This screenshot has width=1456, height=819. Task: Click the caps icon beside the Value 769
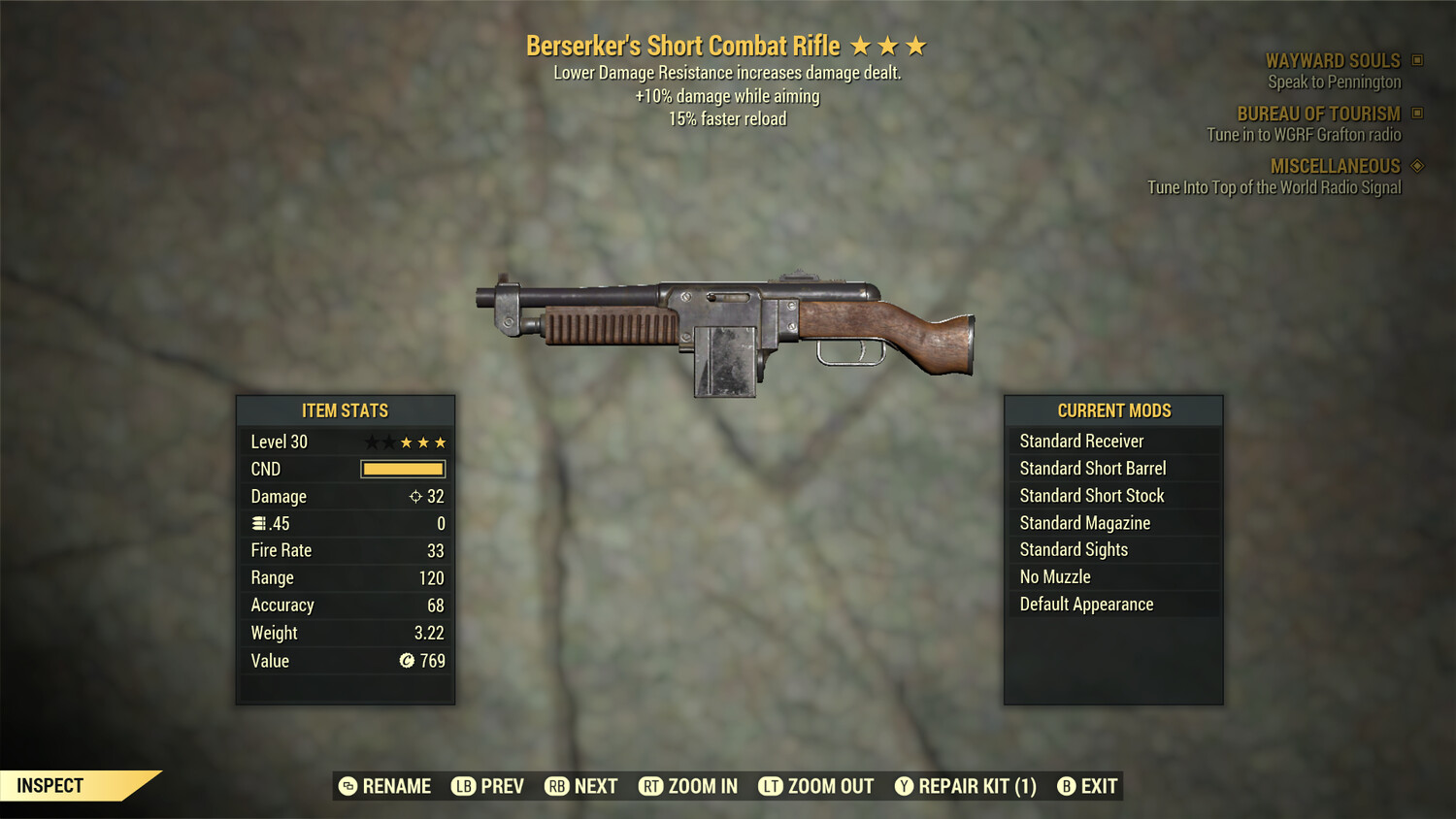coord(406,661)
